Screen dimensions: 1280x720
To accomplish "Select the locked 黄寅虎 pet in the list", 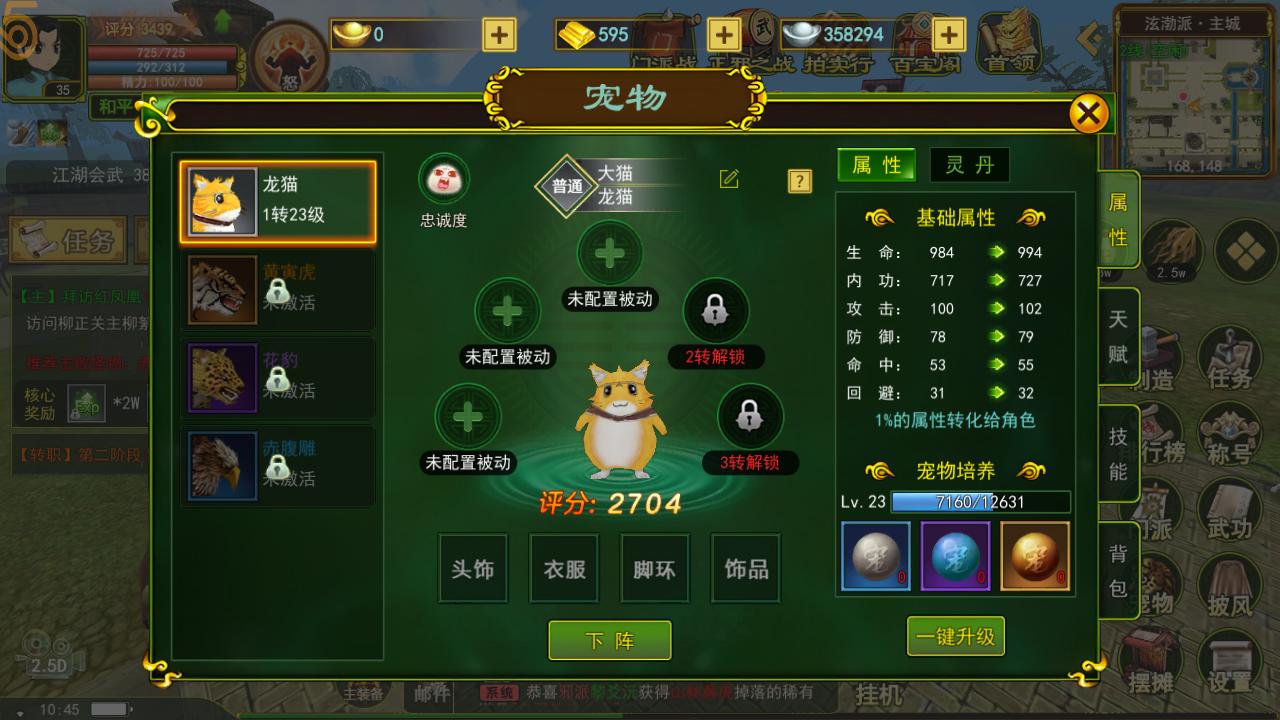I will tap(277, 290).
